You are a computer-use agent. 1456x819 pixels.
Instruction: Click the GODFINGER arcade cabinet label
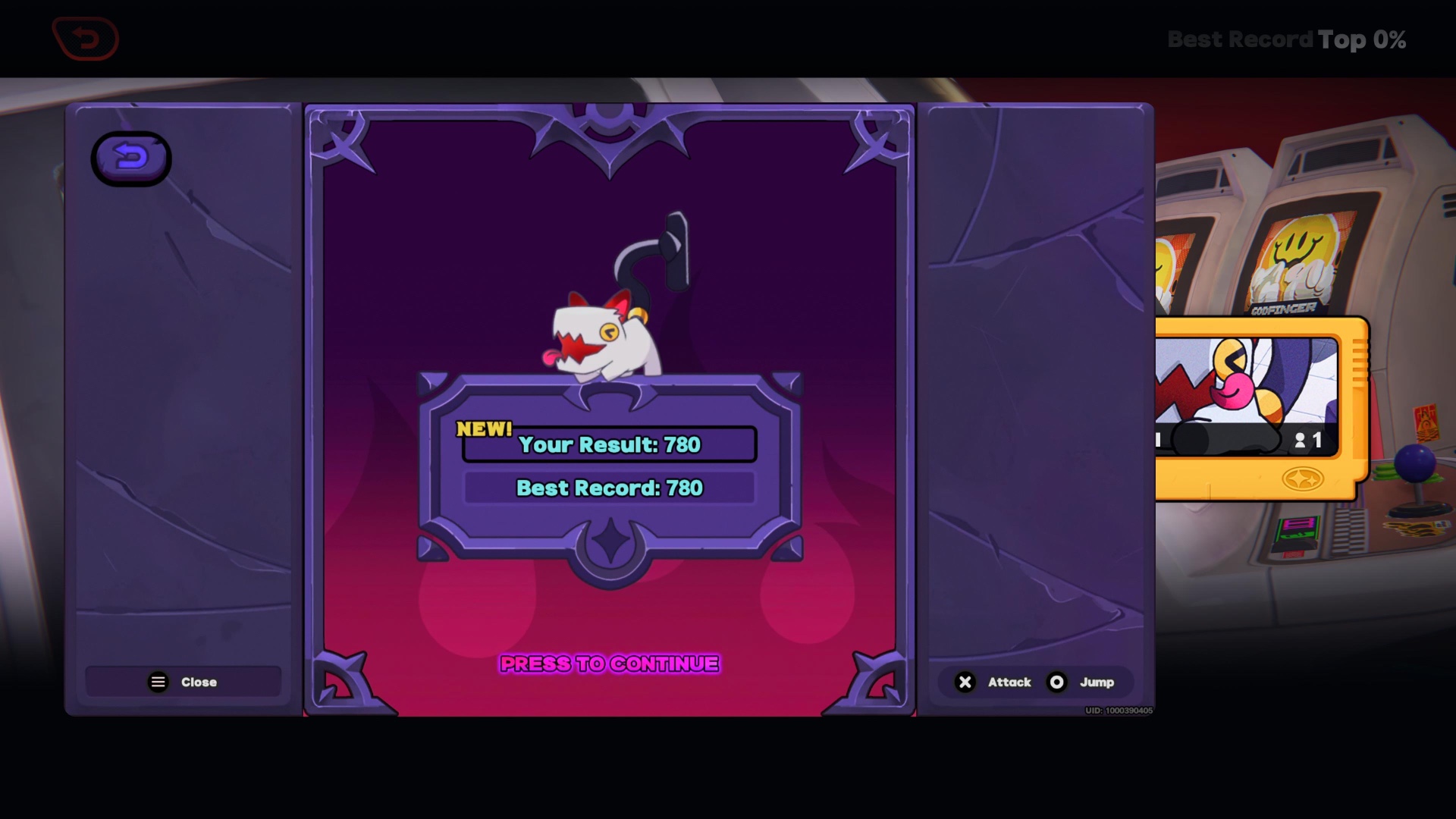[x=1284, y=308]
